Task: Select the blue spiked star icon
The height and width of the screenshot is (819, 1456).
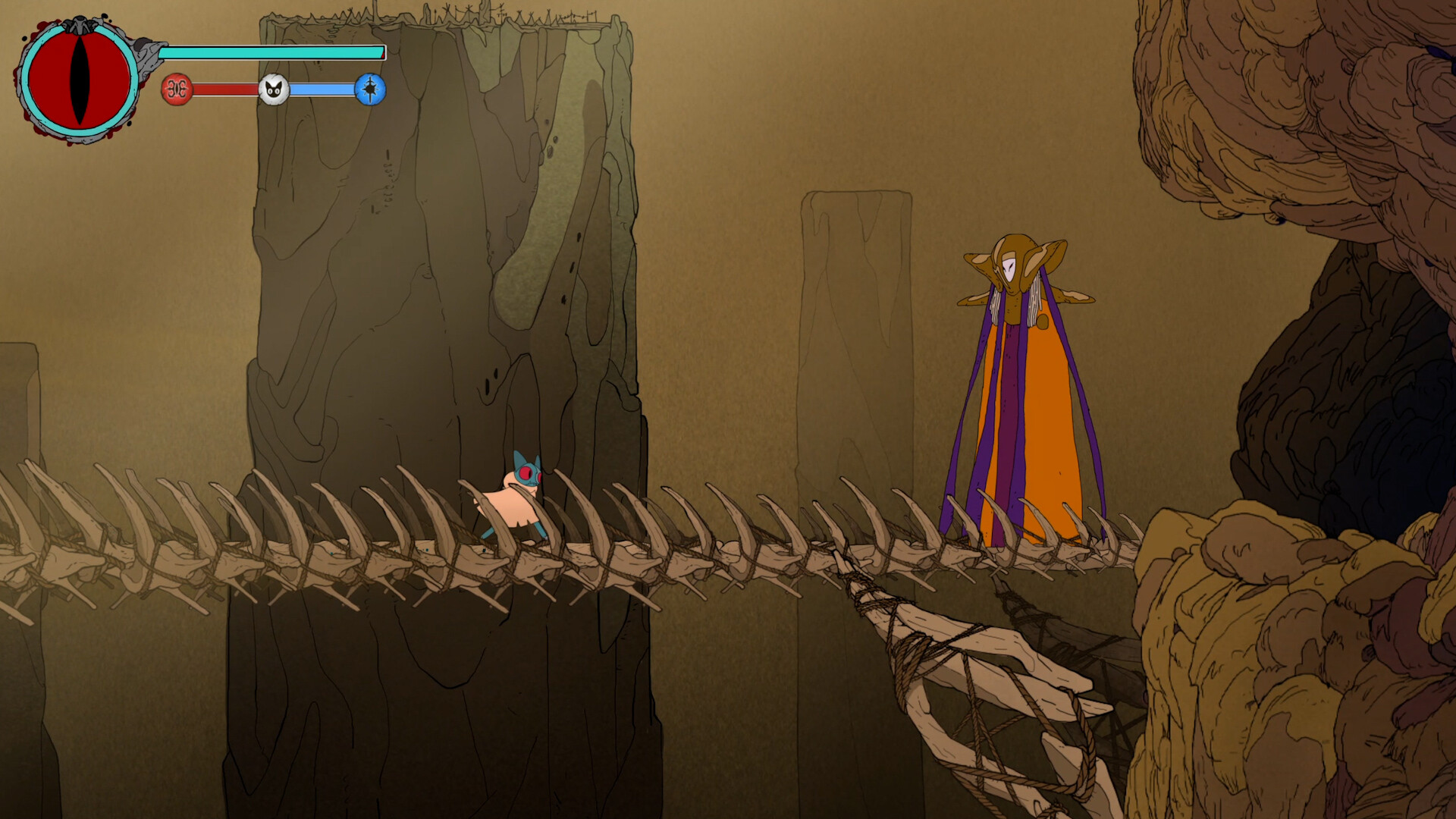Action: click(x=370, y=89)
